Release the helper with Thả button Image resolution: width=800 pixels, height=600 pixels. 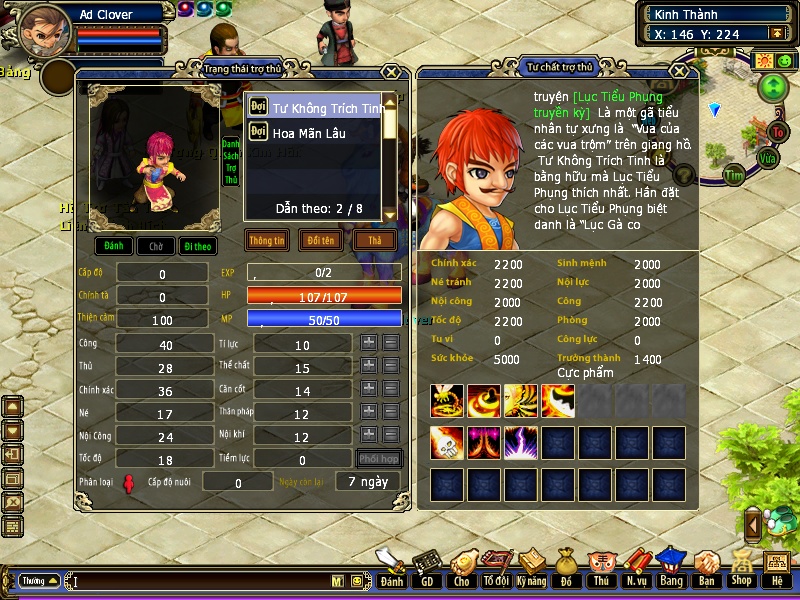[375, 241]
